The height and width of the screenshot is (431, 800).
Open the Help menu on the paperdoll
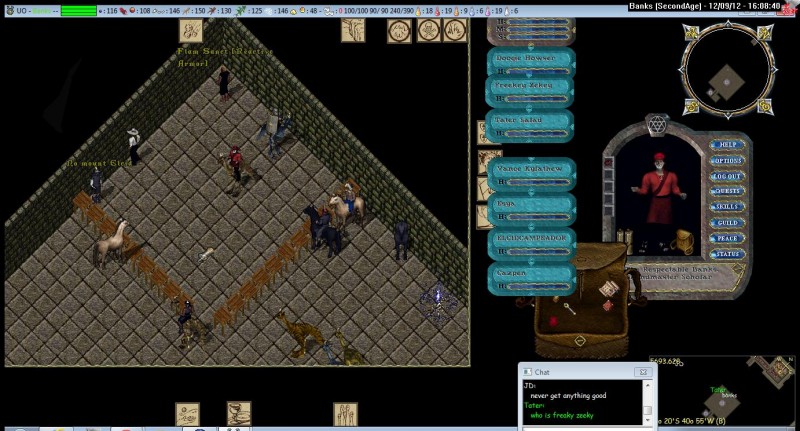click(727, 146)
